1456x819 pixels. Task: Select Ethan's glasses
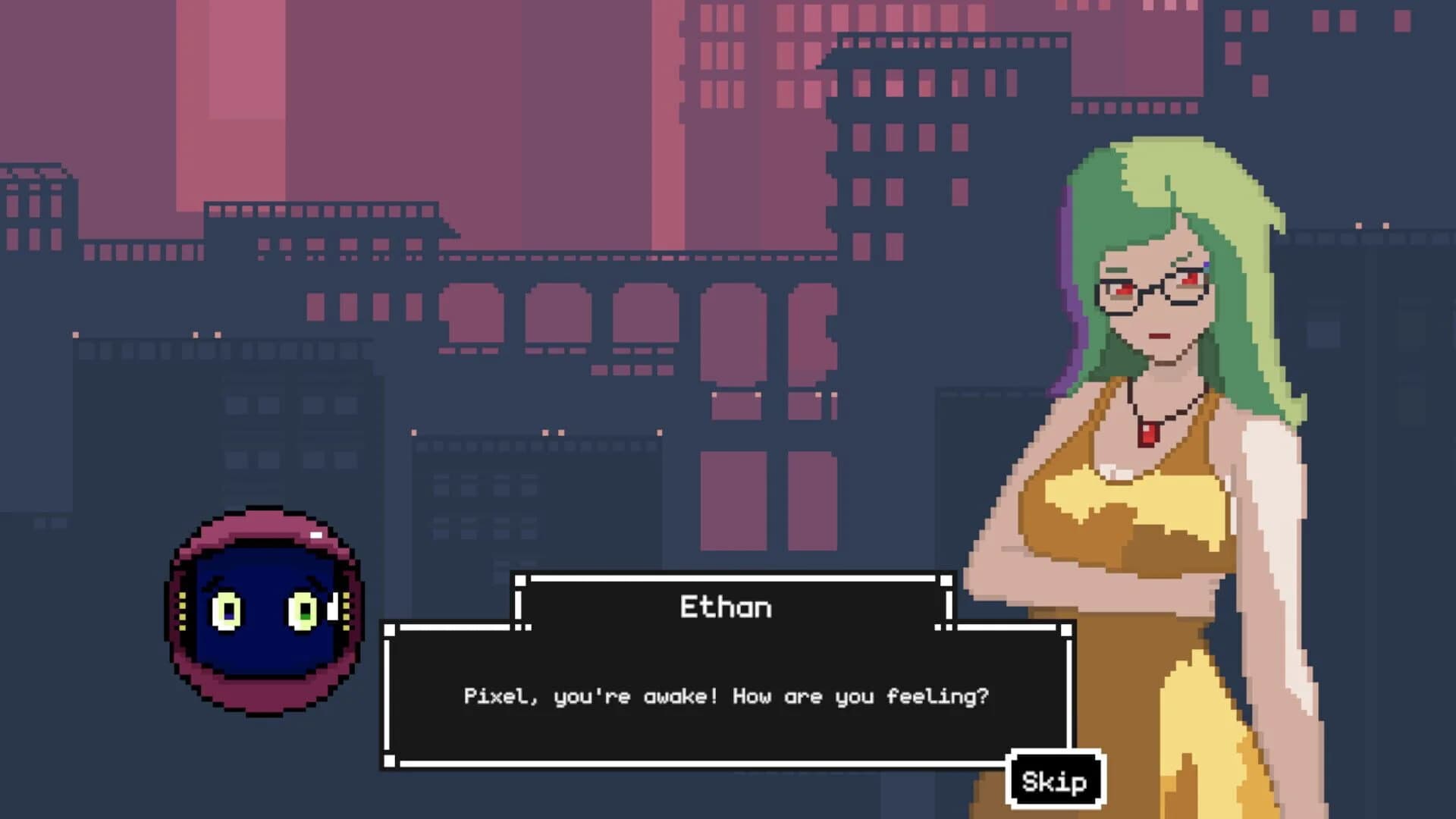[x=1153, y=292]
